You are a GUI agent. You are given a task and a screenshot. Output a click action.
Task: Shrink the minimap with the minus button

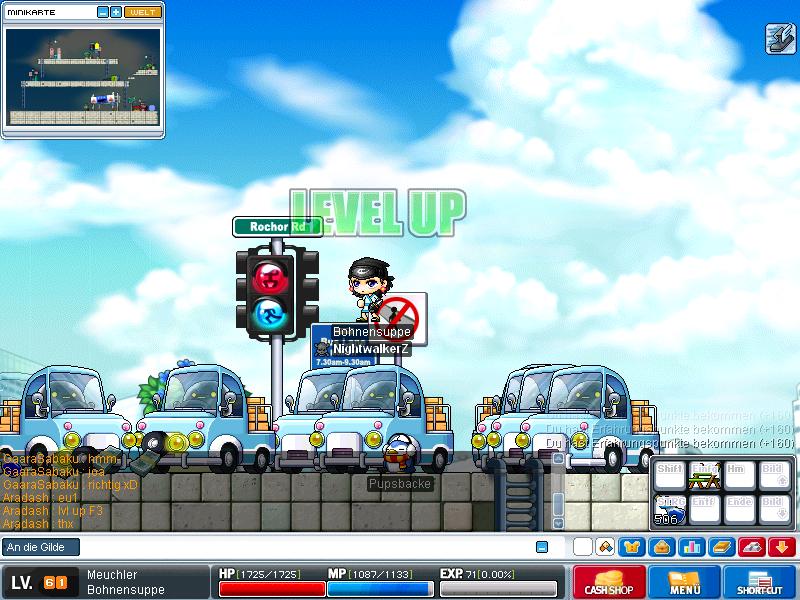102,12
